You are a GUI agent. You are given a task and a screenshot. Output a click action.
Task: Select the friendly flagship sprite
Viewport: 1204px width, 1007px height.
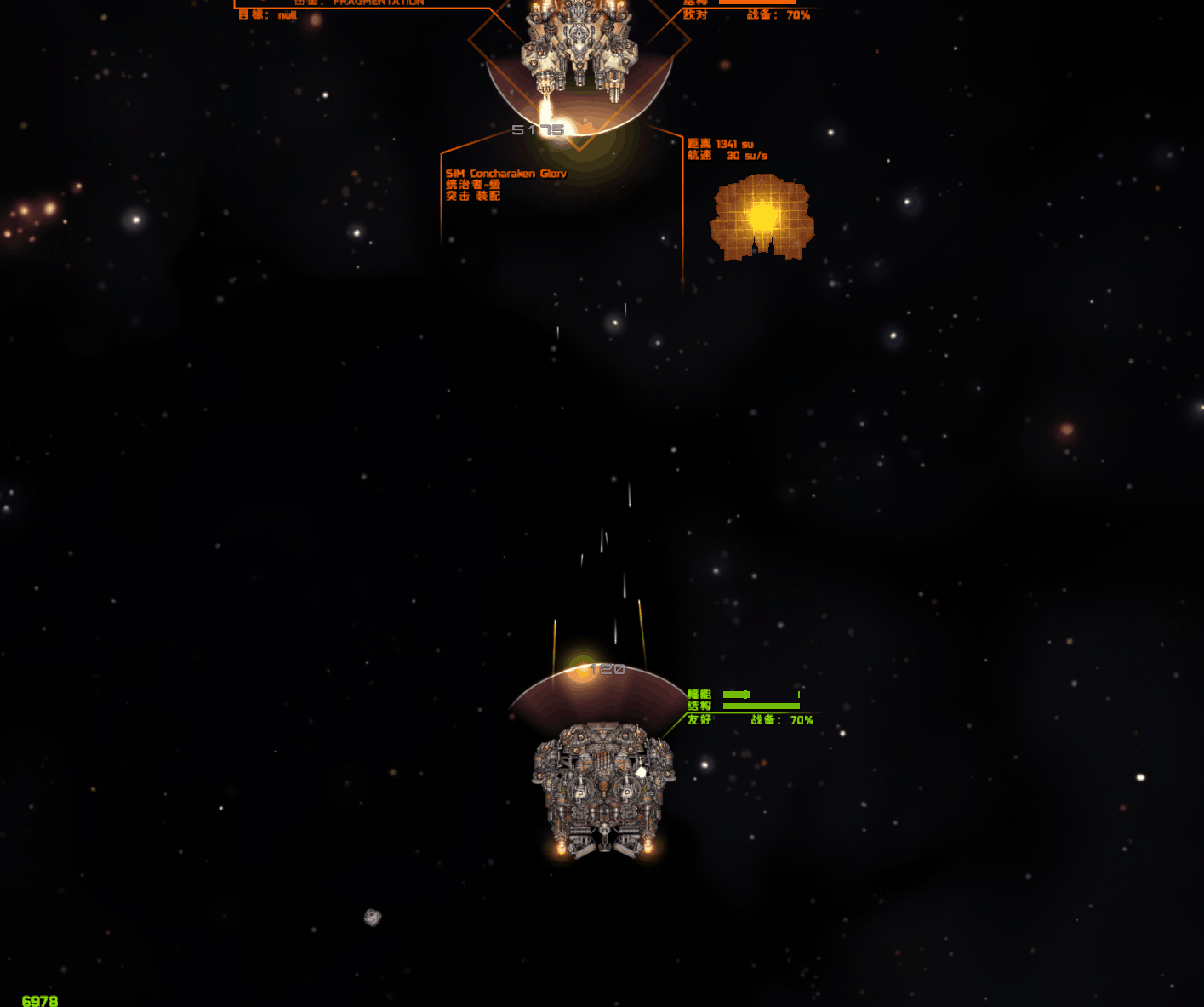[602, 783]
